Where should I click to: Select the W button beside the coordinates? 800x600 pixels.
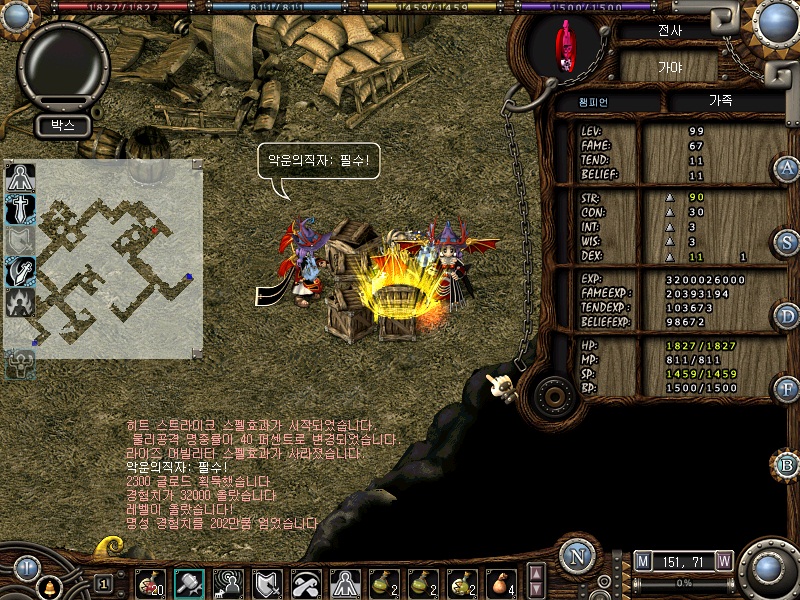tap(723, 562)
